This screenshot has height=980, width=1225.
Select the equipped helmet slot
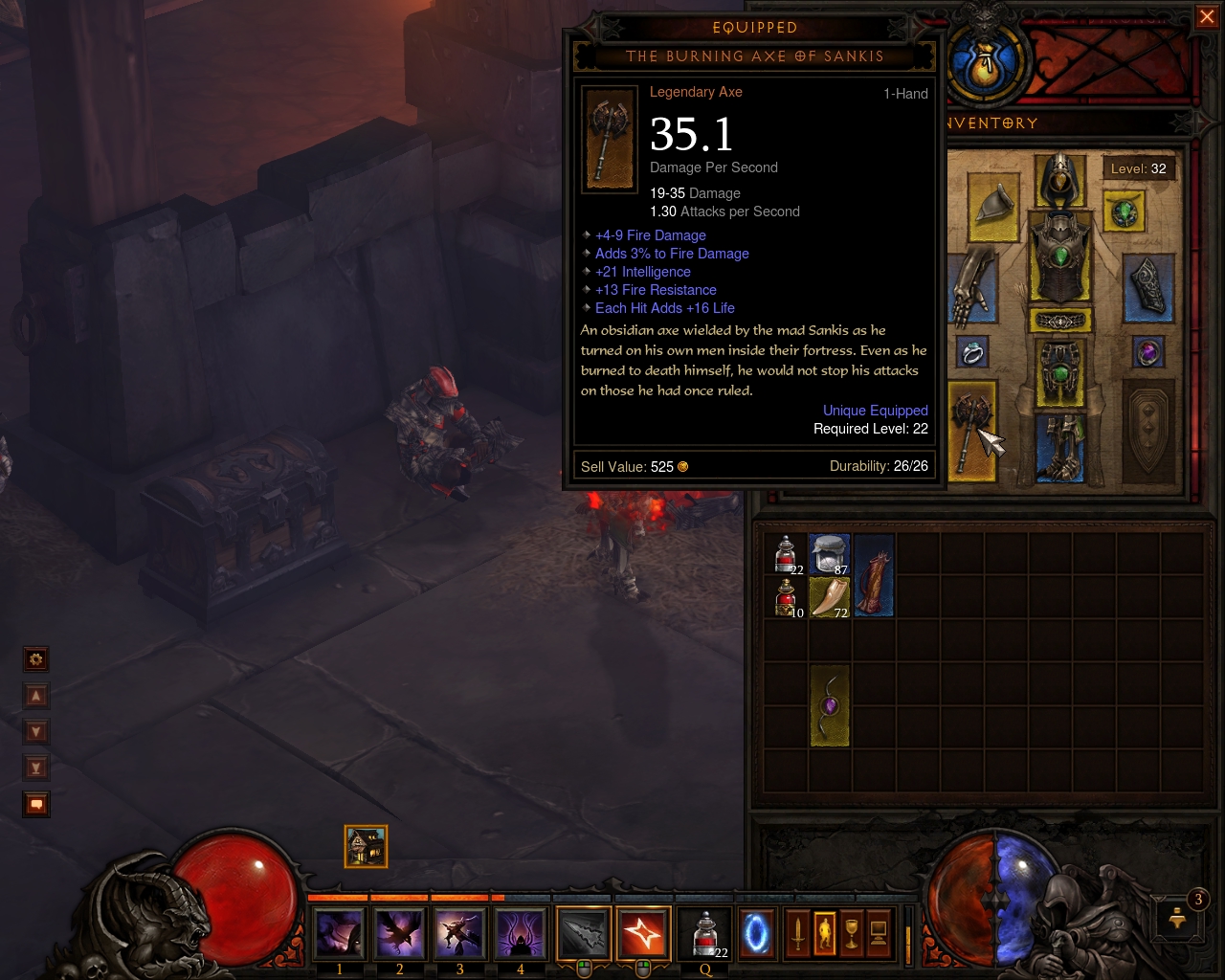click(1059, 182)
